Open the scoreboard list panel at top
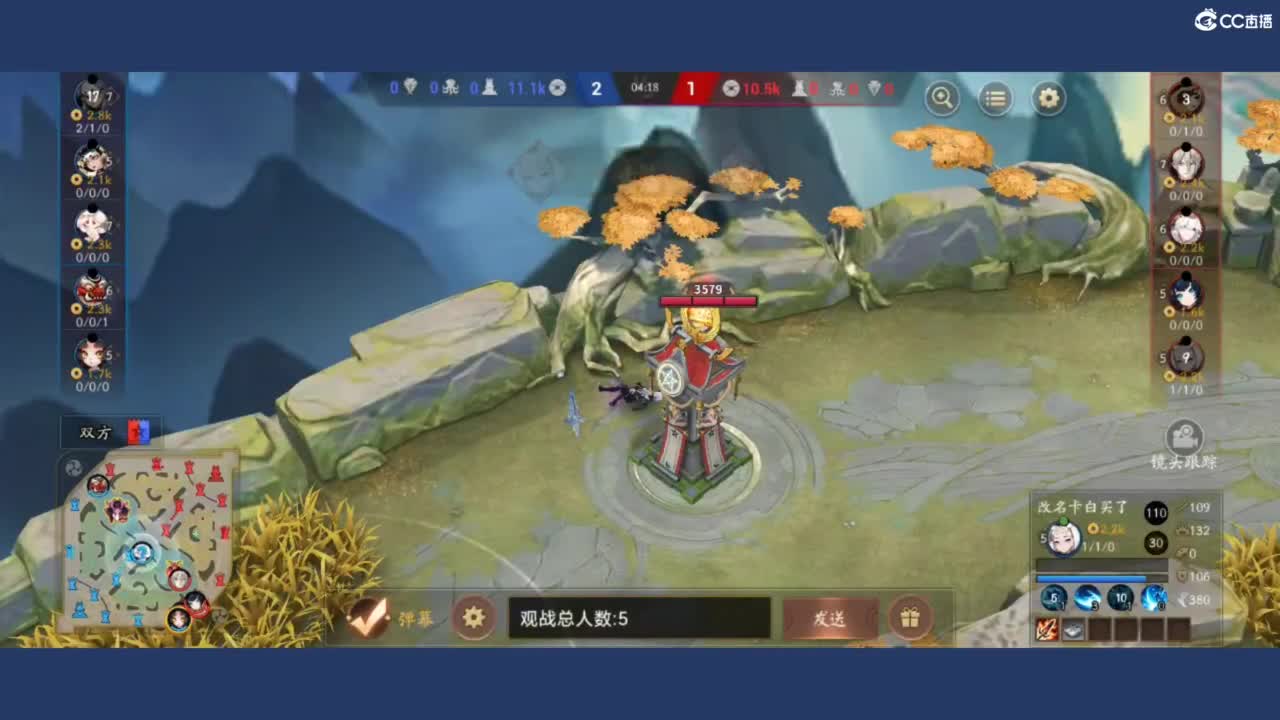Image resolution: width=1280 pixels, height=720 pixels. point(994,100)
